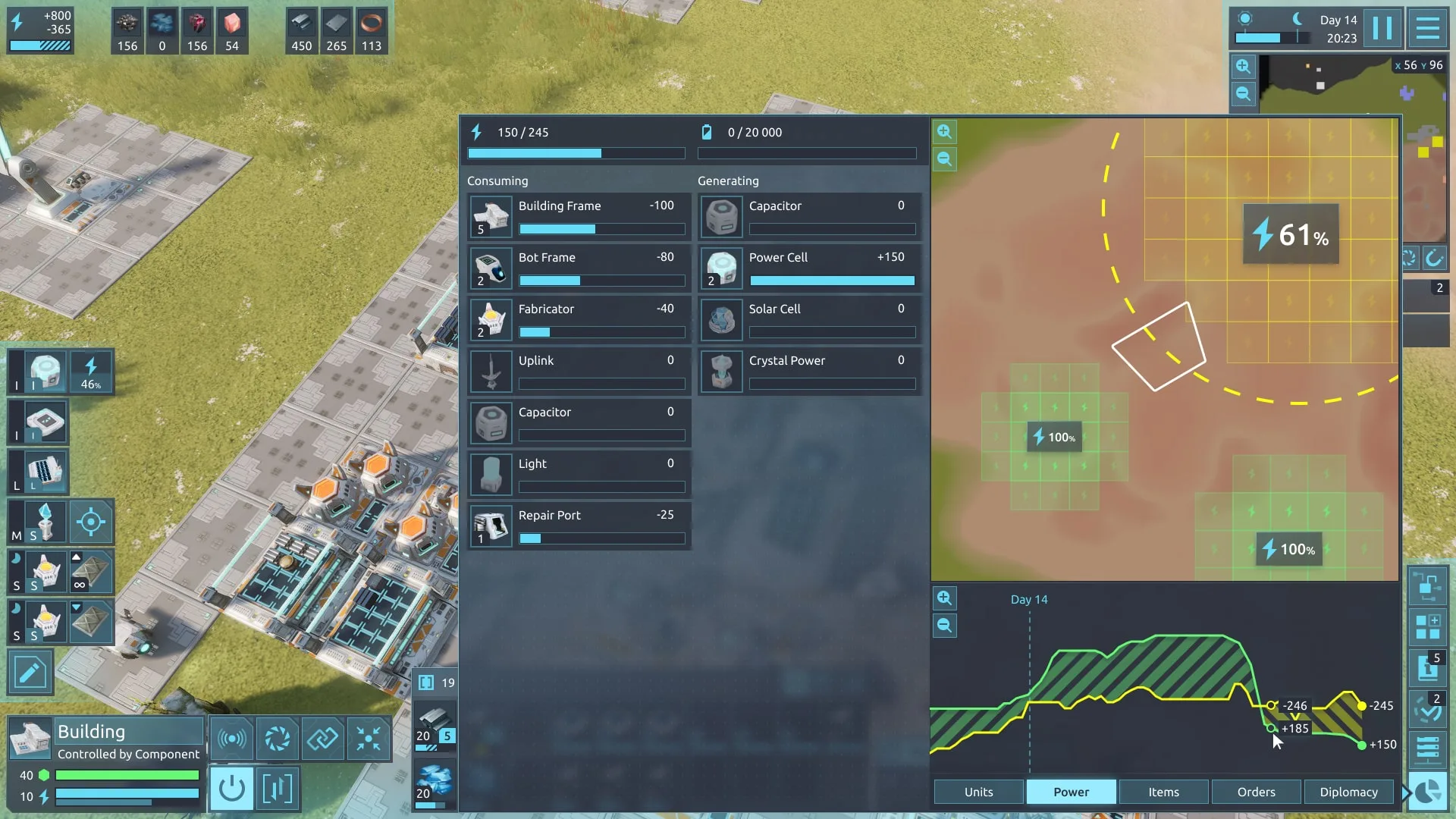This screenshot has width=1456, height=819.
Task: Show the Diplomacy tab
Action: (1348, 792)
